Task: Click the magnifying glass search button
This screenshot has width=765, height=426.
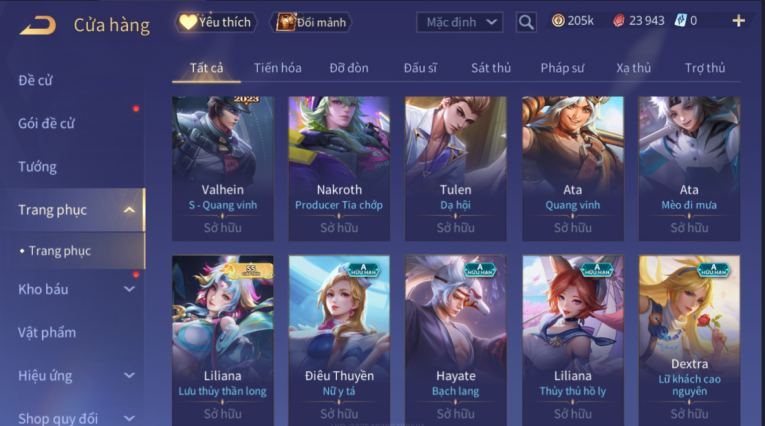Action: (x=526, y=21)
